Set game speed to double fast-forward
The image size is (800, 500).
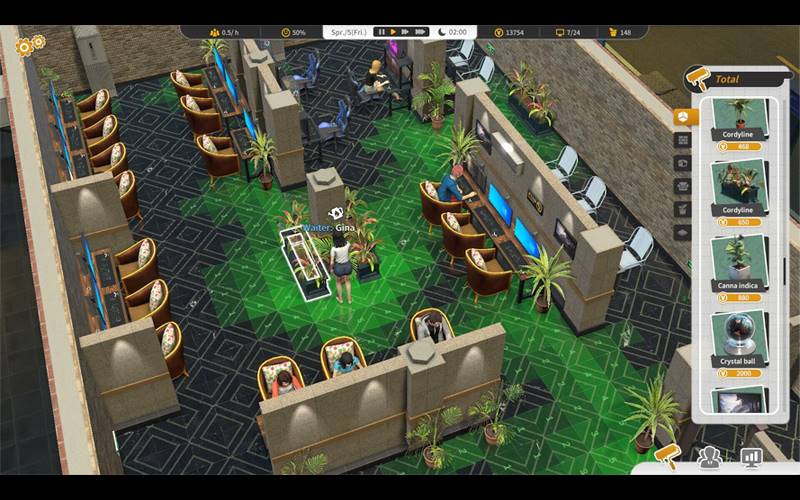(x=406, y=32)
